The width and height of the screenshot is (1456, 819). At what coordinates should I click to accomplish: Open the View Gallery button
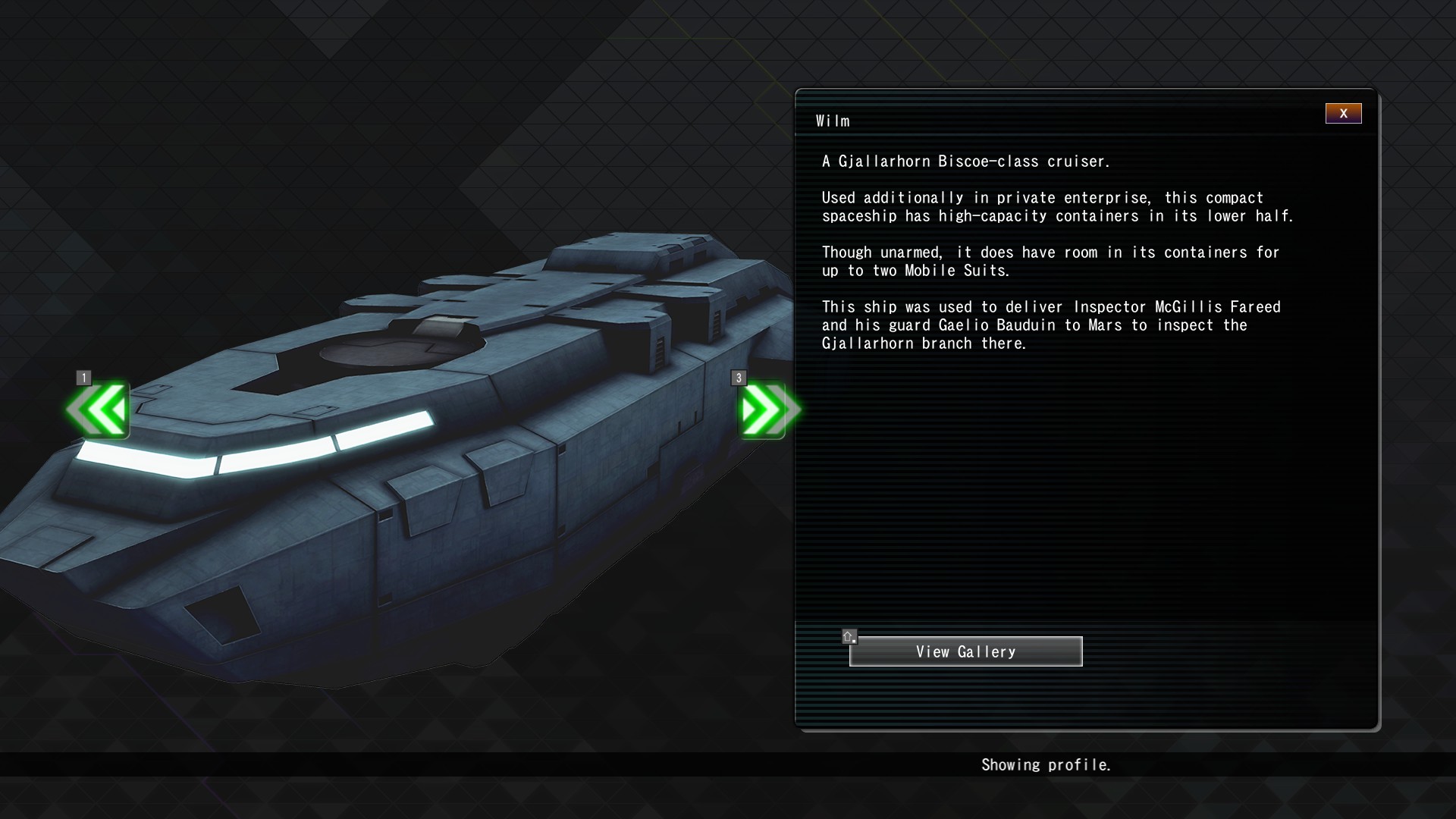[x=965, y=651]
